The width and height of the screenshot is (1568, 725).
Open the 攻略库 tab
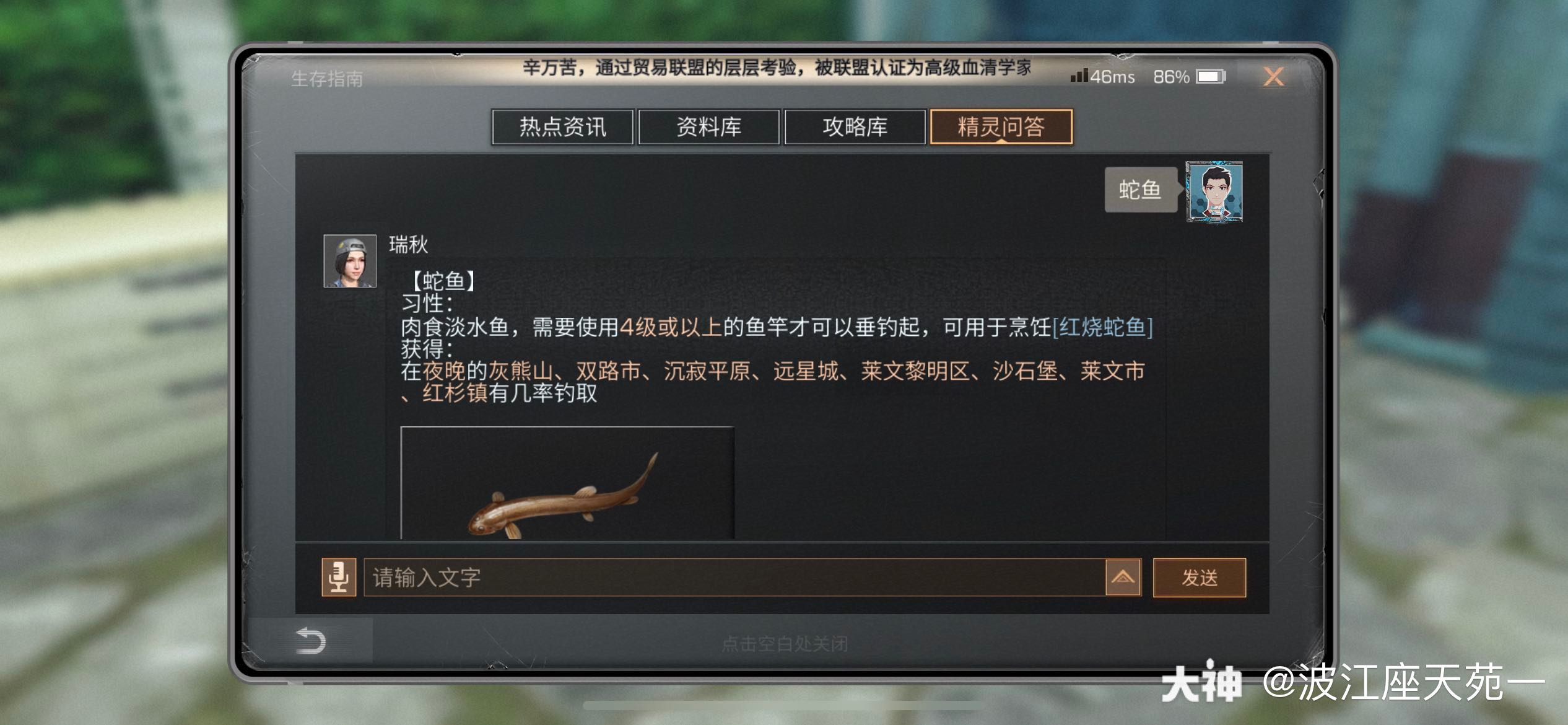[x=854, y=128]
